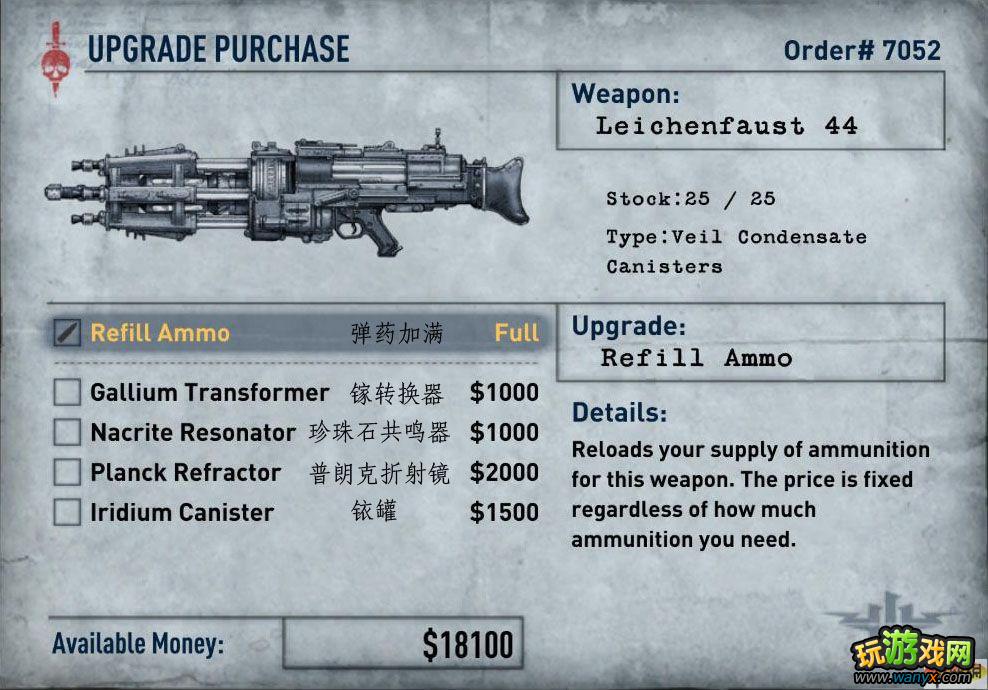Screen dimensions: 988x690
Task: Tick the Planck Refractor checkbox
Action: [x=67, y=472]
